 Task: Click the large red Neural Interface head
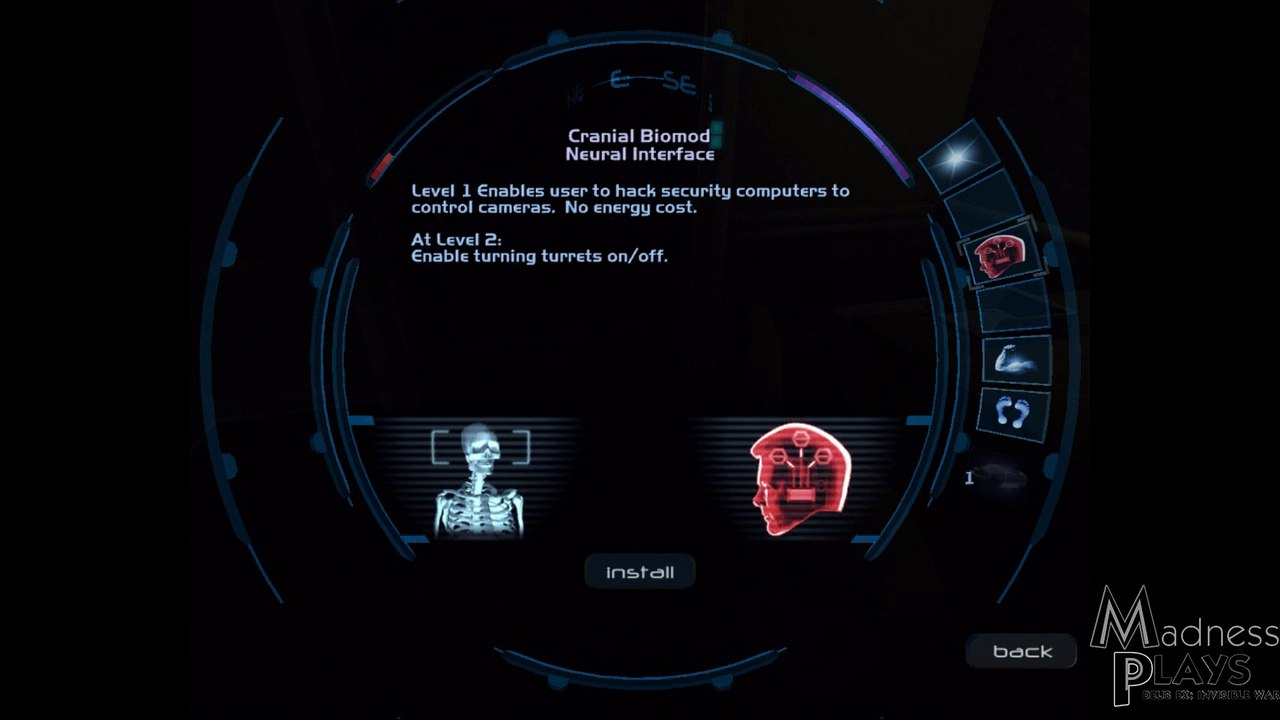pyautogui.click(x=800, y=478)
